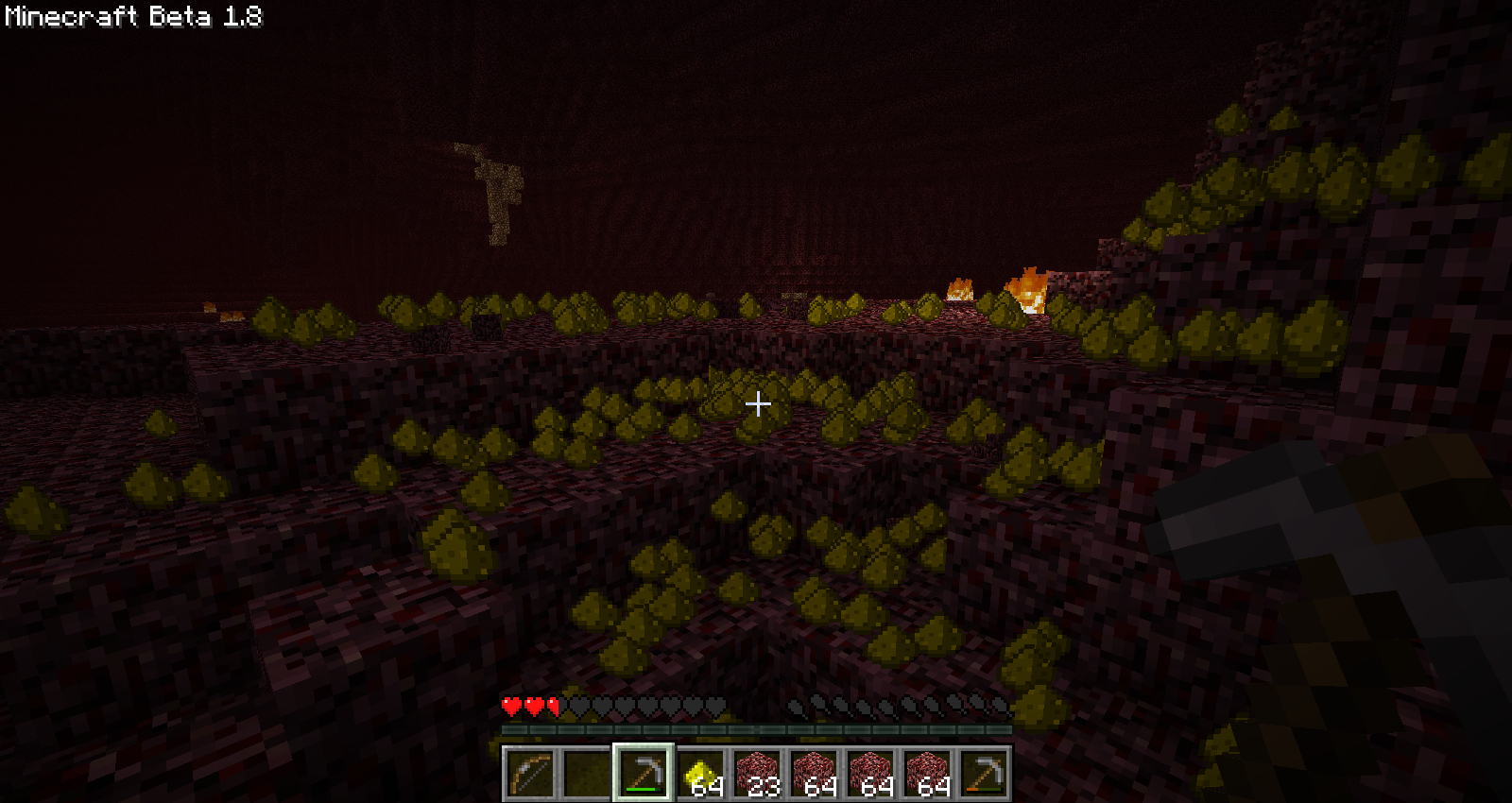
Task: Select the glowstone dust stack of 64
Action: (x=700, y=774)
